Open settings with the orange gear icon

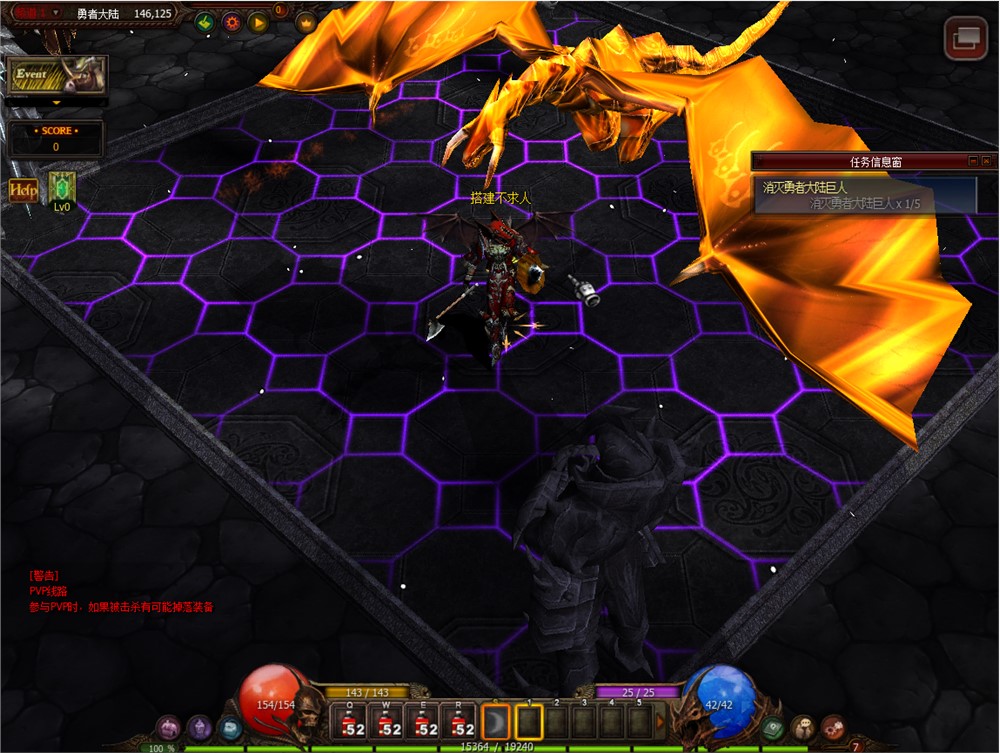point(232,21)
